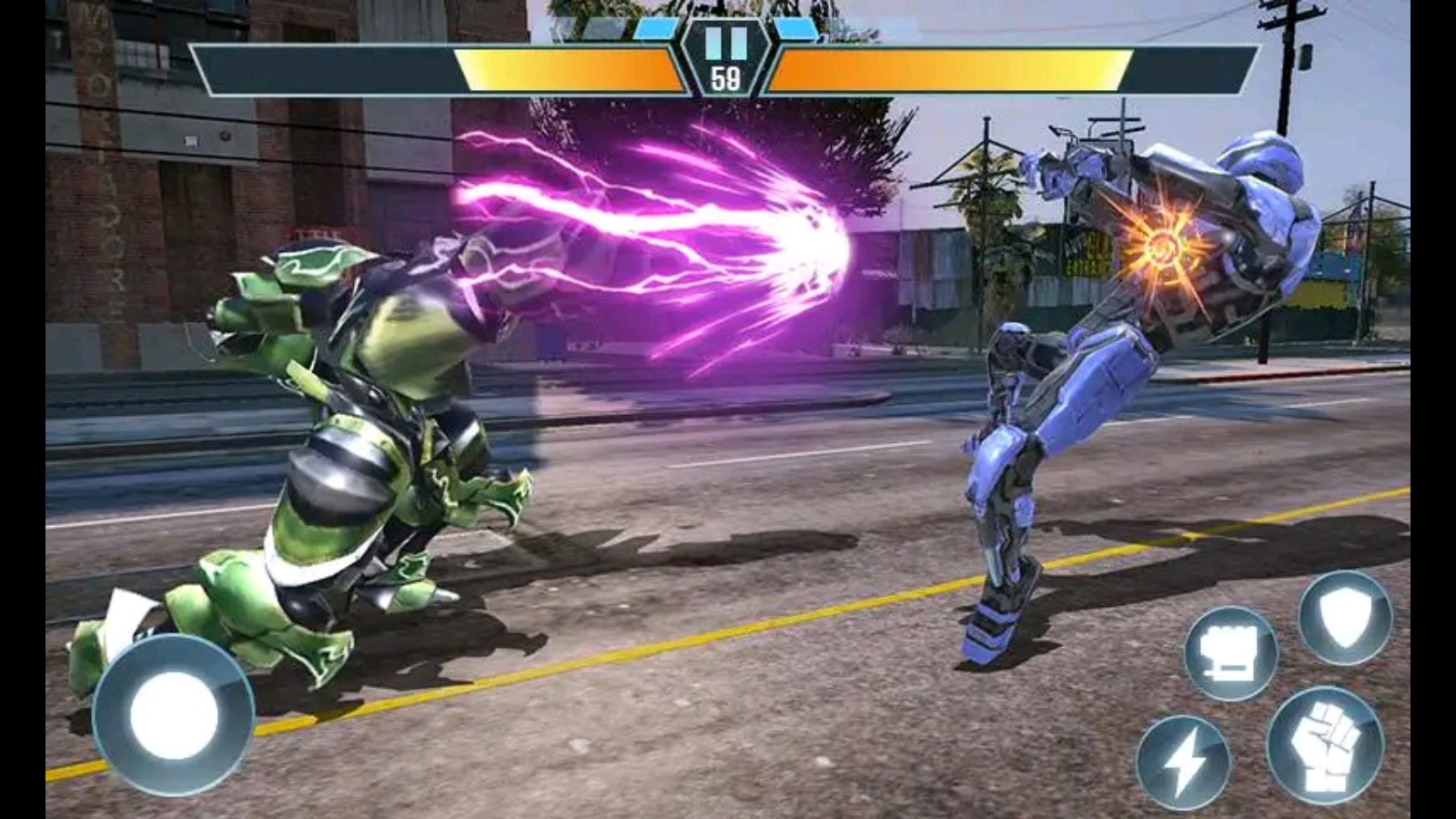Pause the fight with the pause button
This screenshot has width=1456, height=819.
point(726,43)
